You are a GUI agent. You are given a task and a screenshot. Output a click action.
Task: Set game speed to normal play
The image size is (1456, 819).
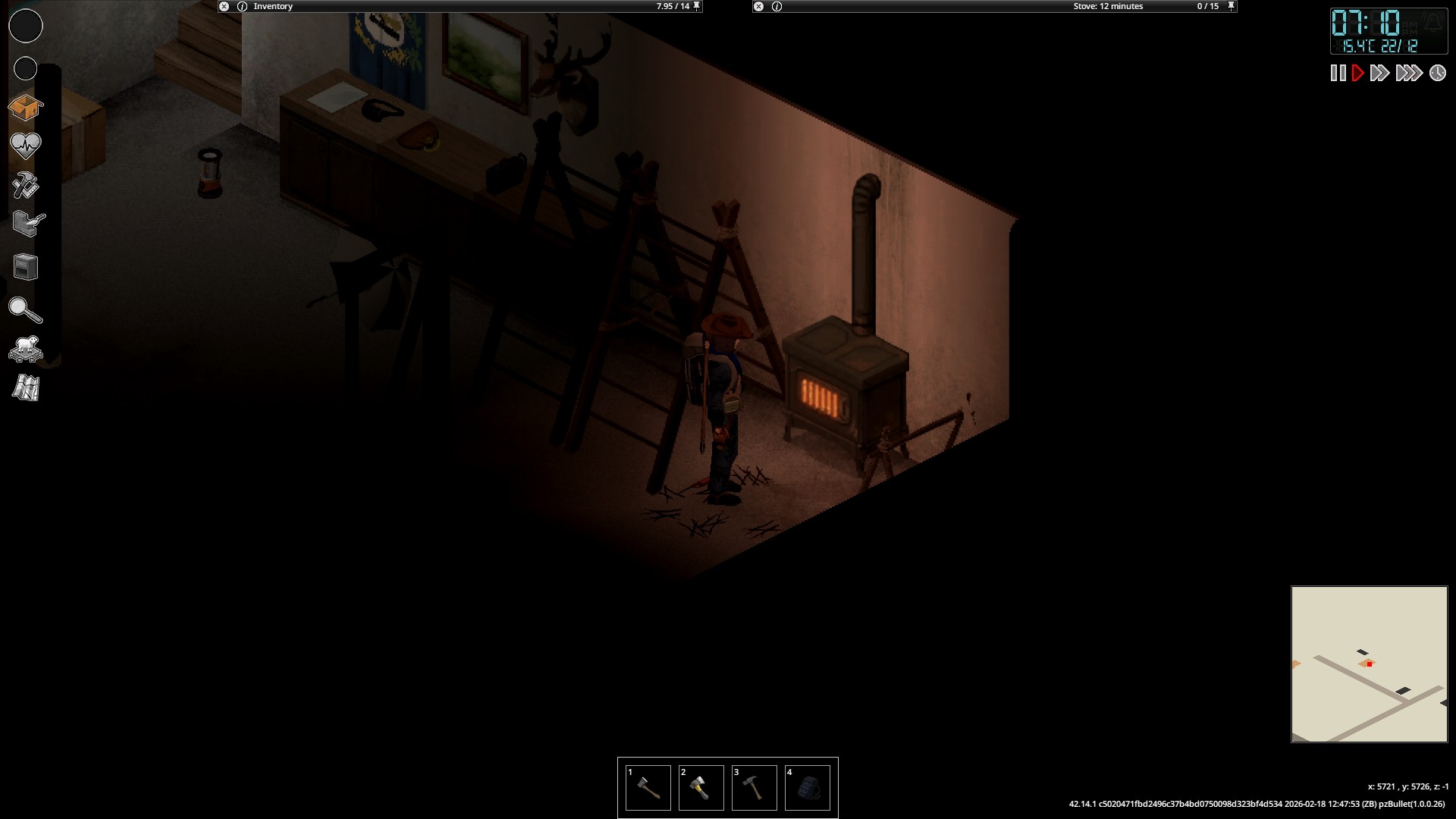(1358, 73)
